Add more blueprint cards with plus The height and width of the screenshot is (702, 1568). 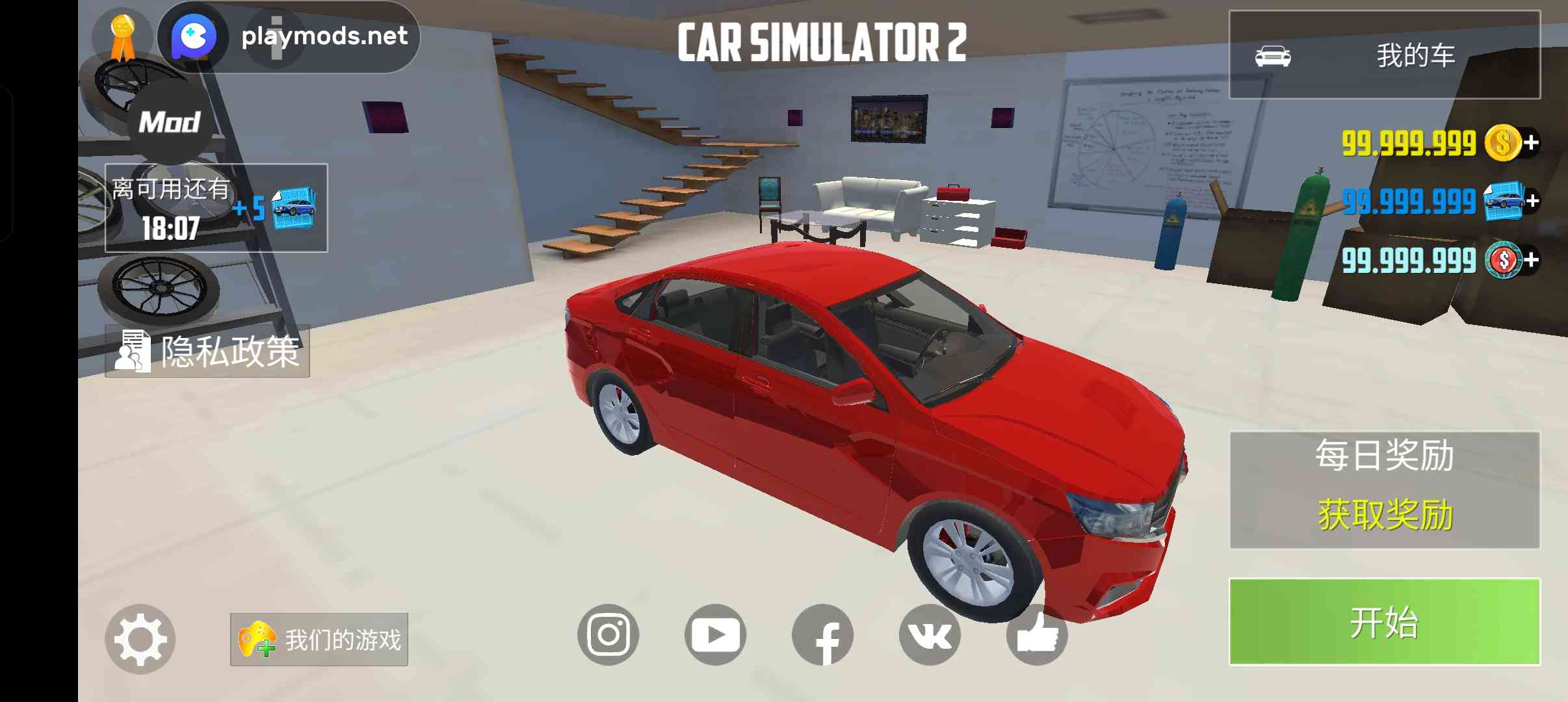[x=1532, y=201]
